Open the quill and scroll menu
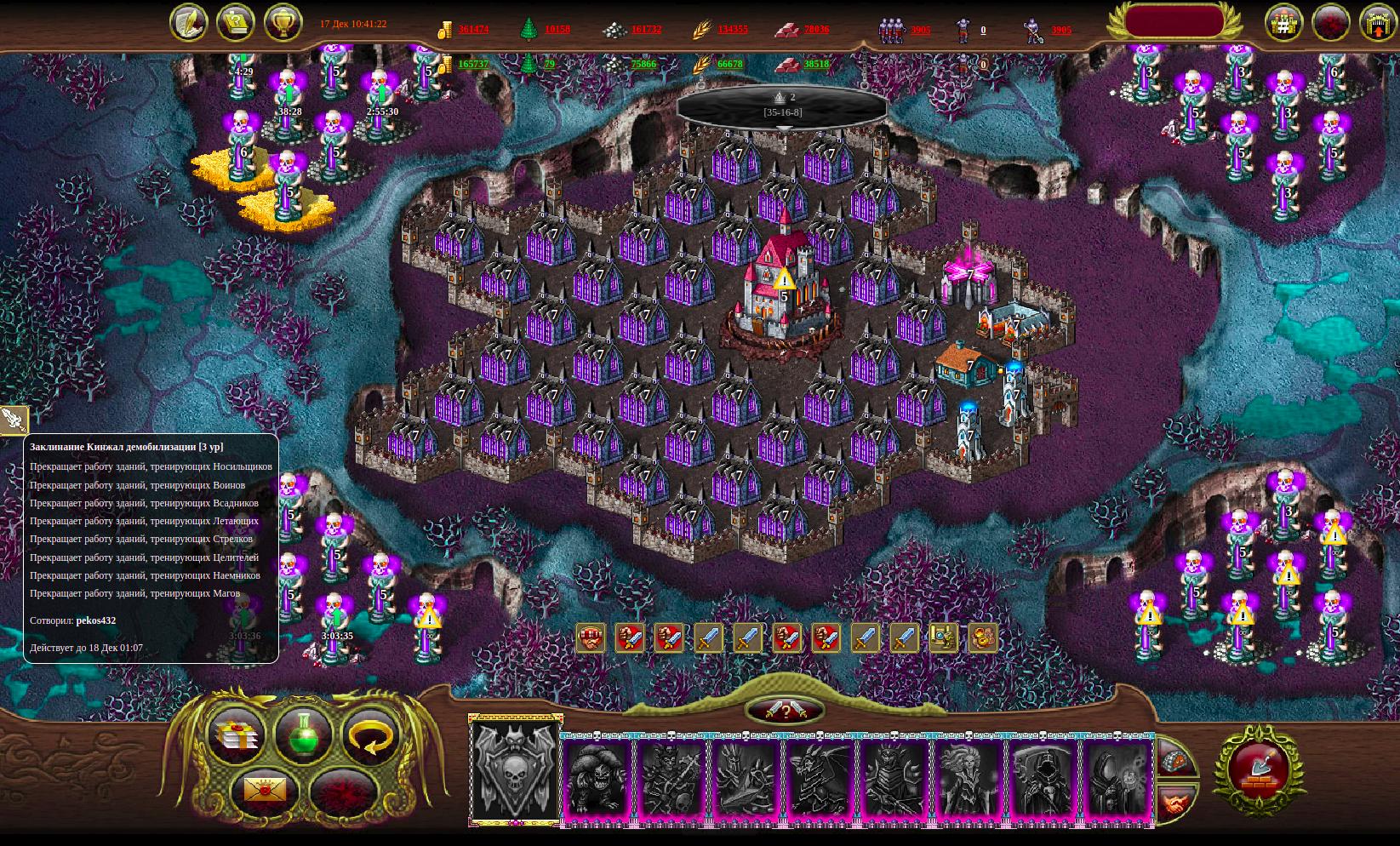This screenshot has width=1400, height=846. [x=188, y=23]
